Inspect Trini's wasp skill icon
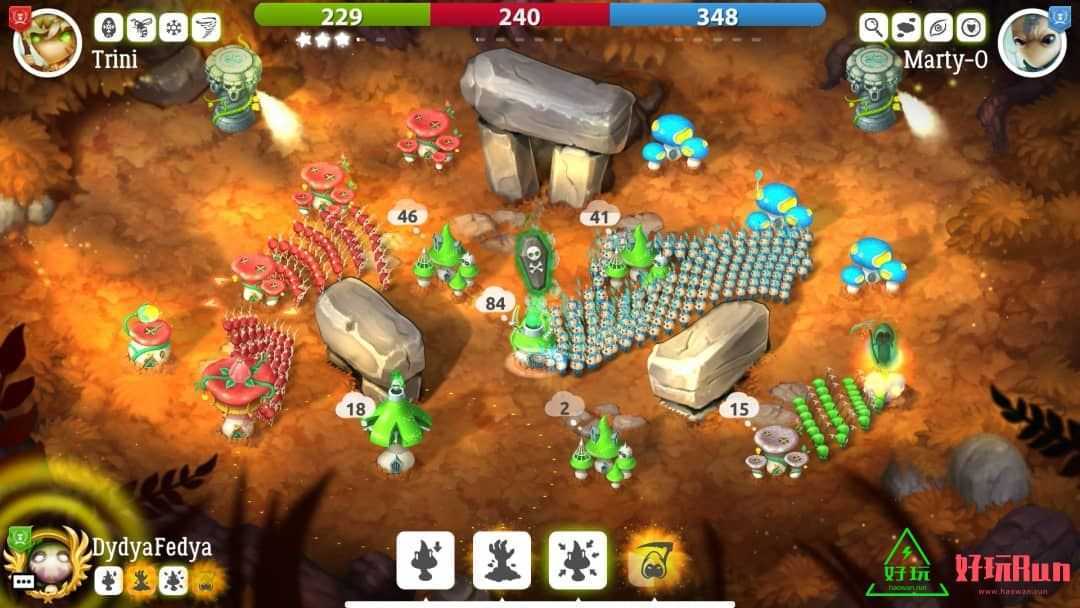 pyautogui.click(x=140, y=27)
